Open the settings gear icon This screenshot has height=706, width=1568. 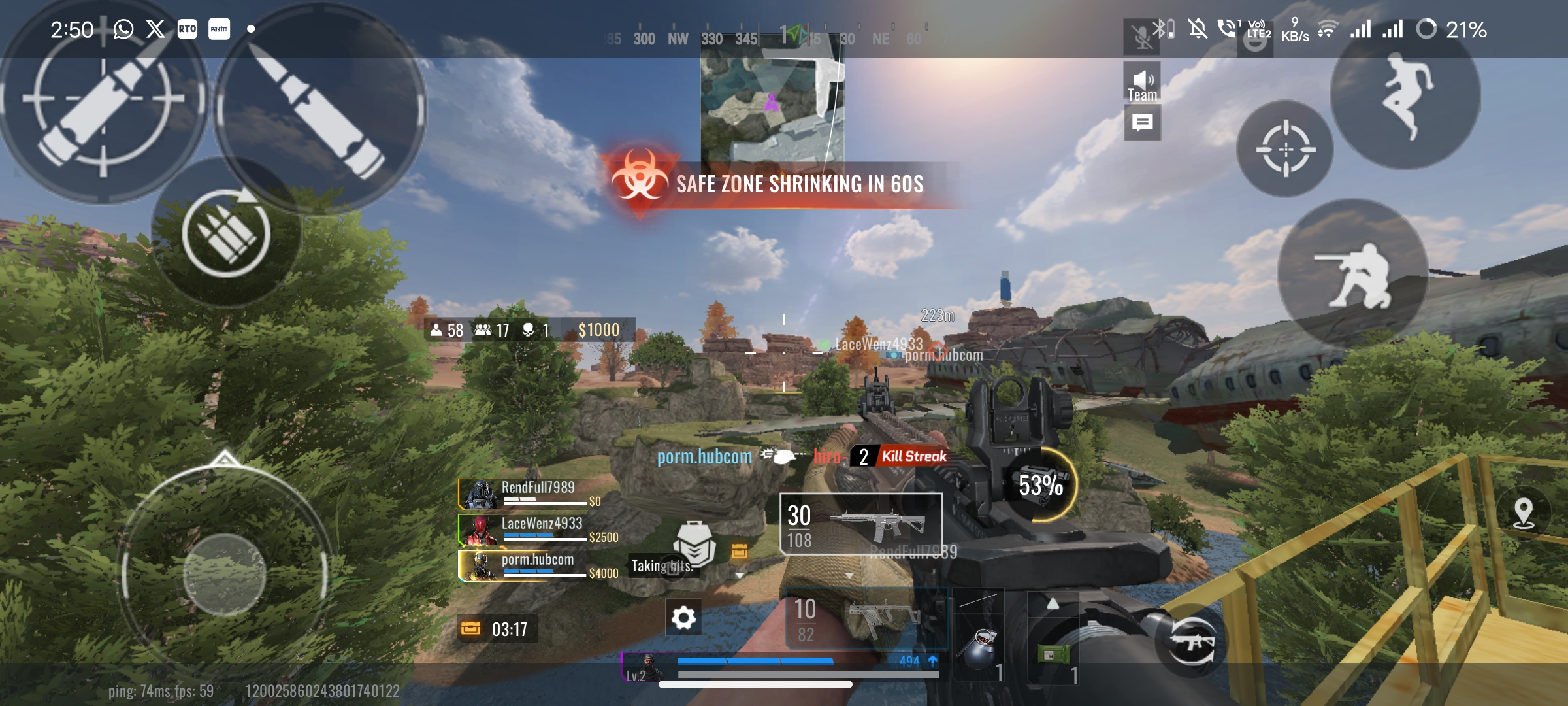coord(683,617)
